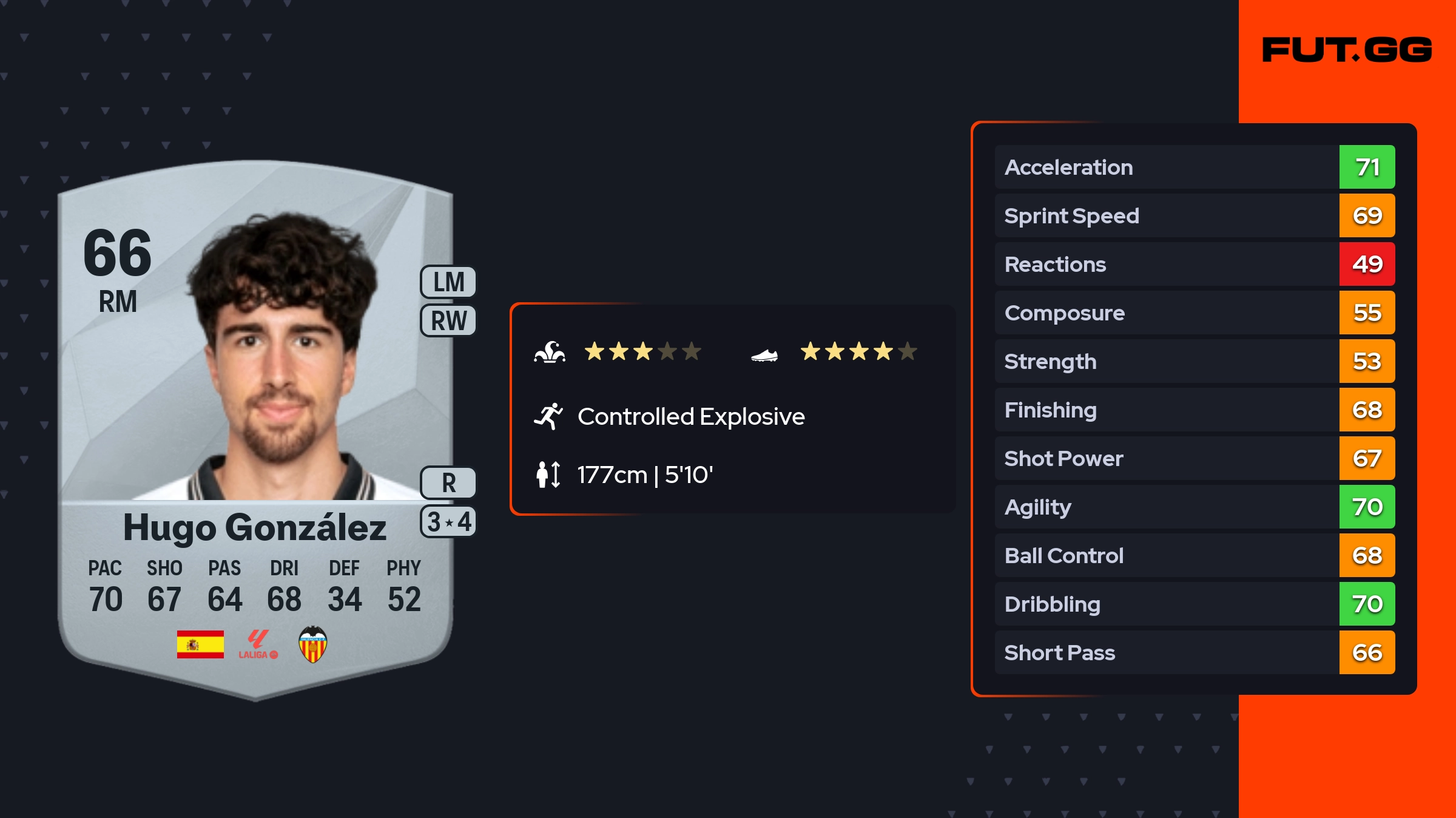The width and height of the screenshot is (1456, 818).
Task: Click the Controlled Explosive running icon
Action: pyautogui.click(x=548, y=416)
